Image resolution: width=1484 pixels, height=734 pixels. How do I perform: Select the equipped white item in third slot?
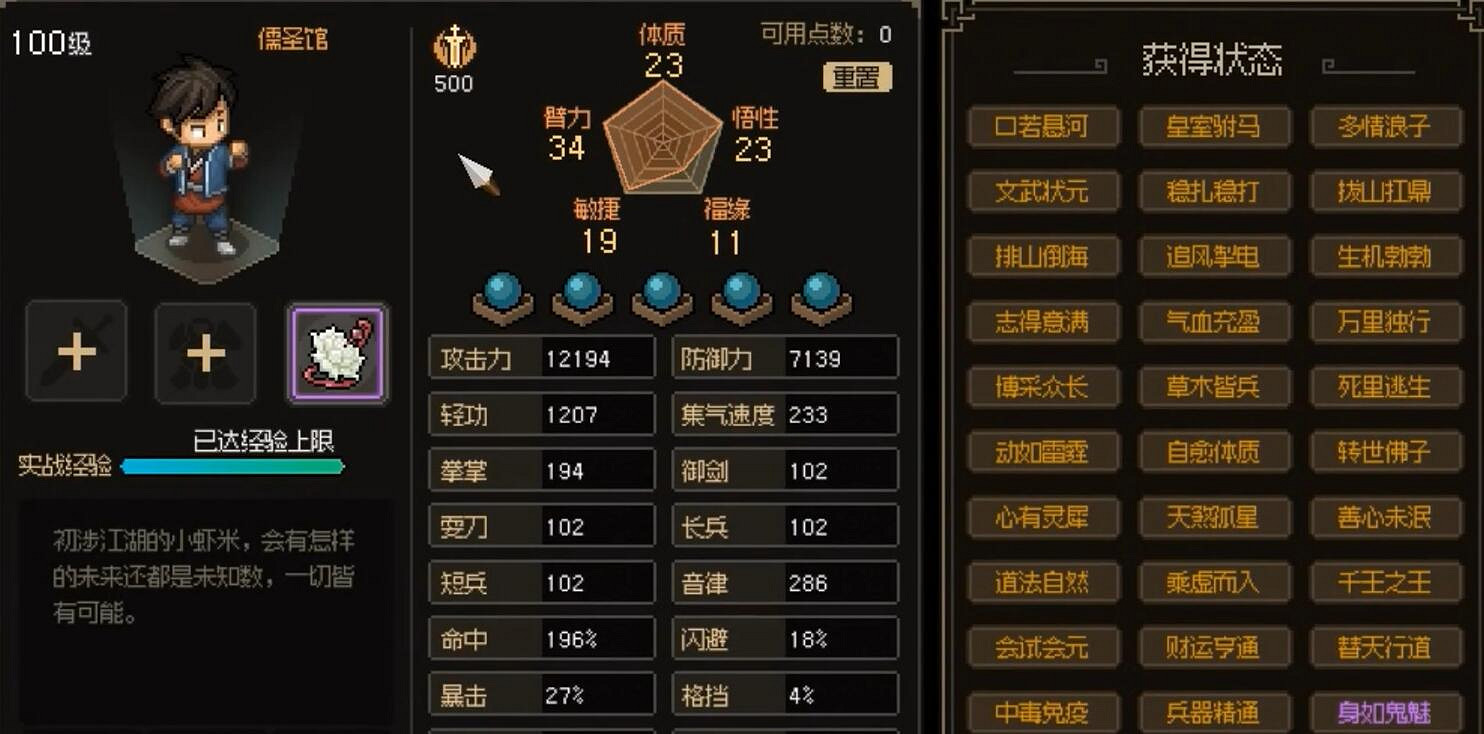click(337, 352)
